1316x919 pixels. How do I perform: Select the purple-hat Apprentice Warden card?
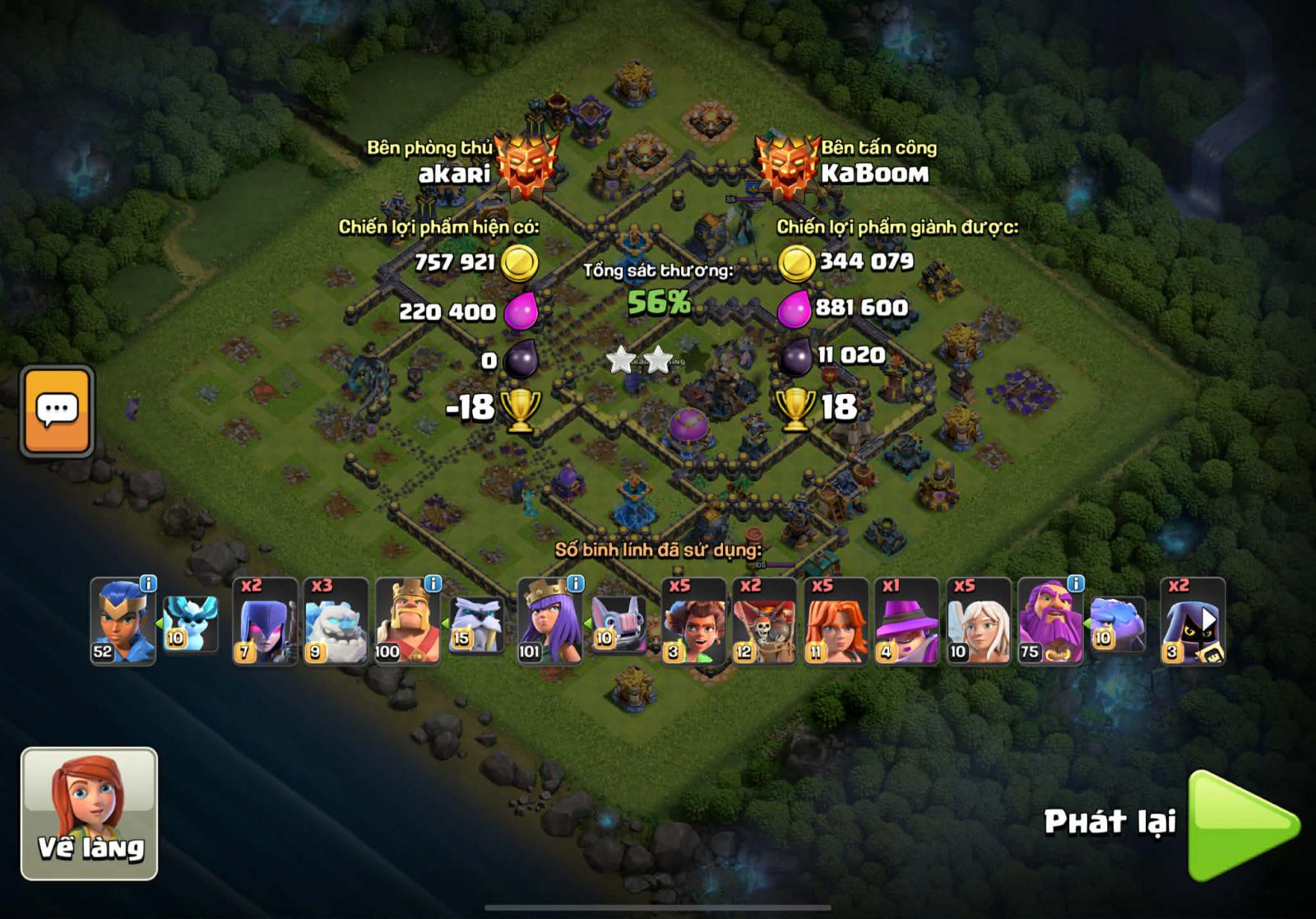pos(906,621)
